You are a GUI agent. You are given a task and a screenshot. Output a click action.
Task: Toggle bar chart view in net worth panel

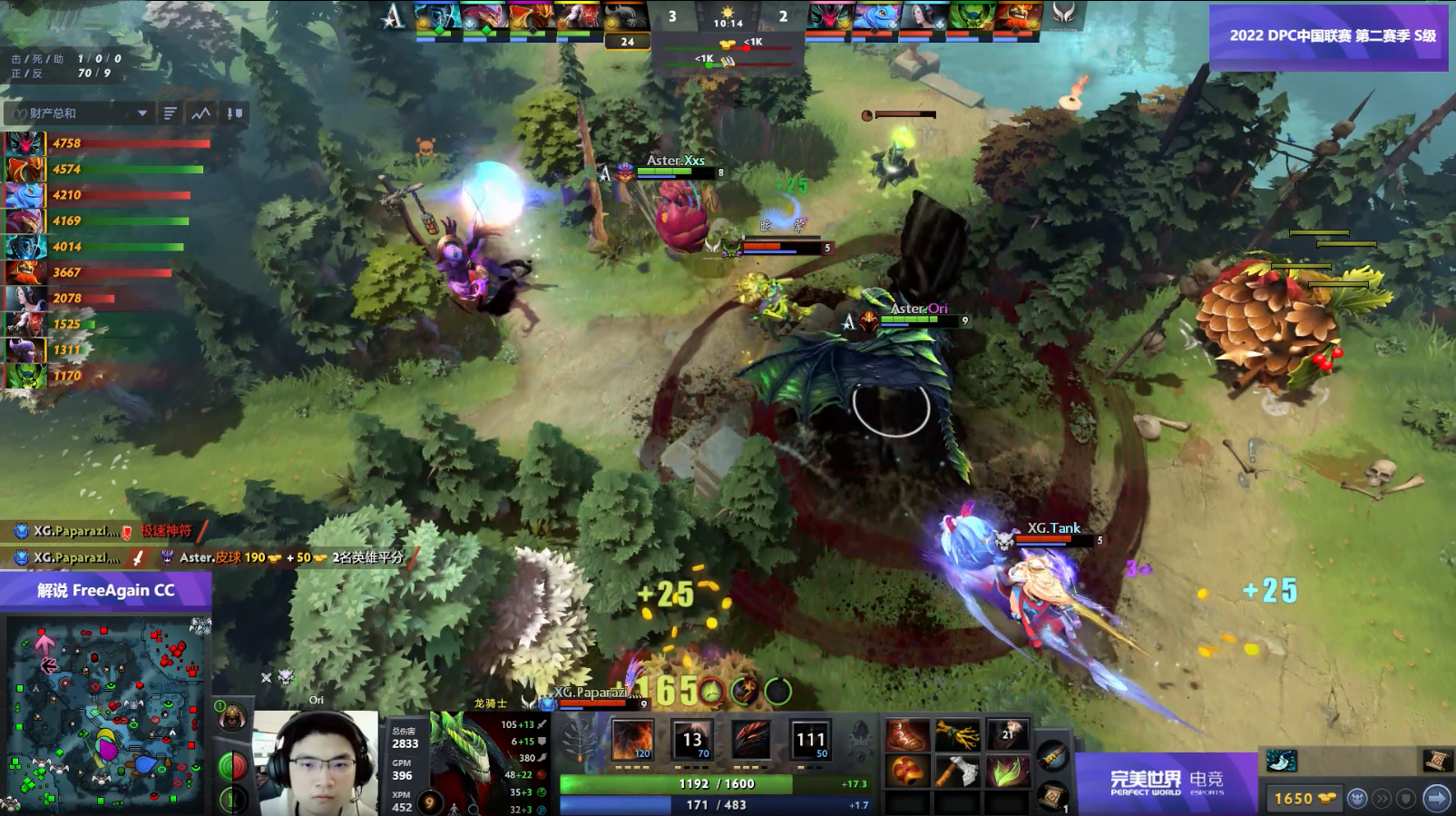[x=171, y=113]
